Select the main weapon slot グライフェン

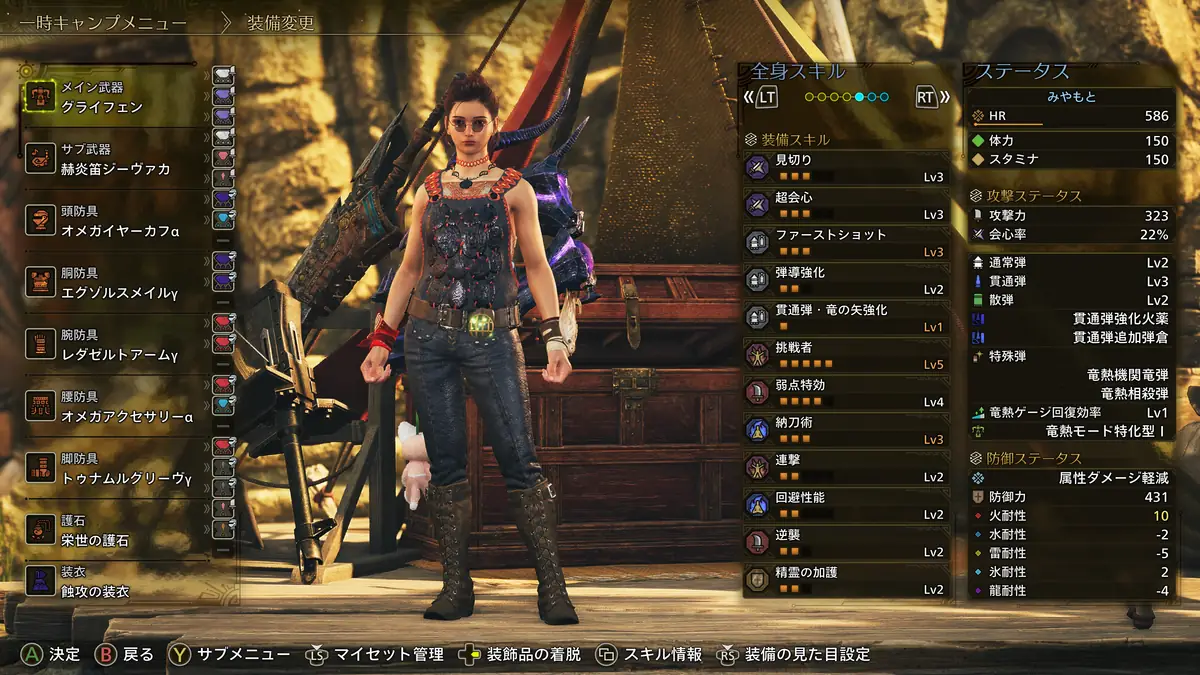pyautogui.click(x=110, y=97)
